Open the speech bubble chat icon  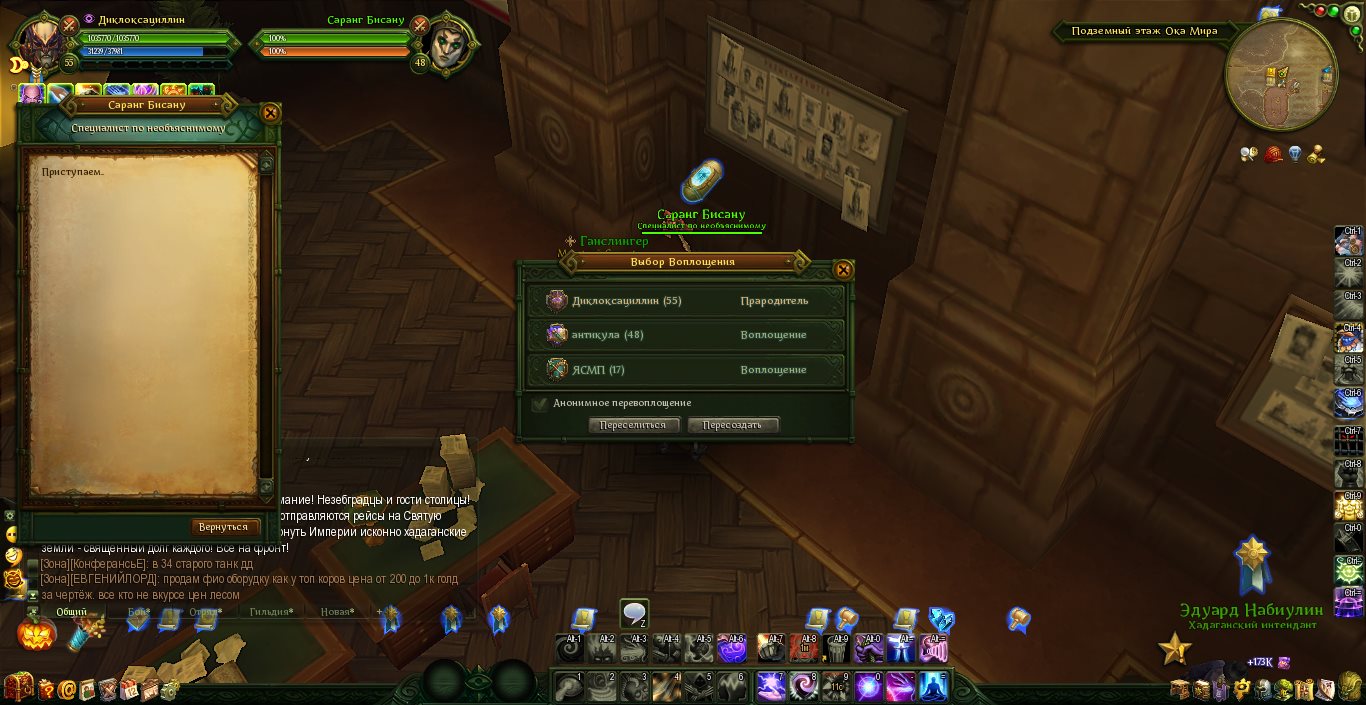point(634,613)
